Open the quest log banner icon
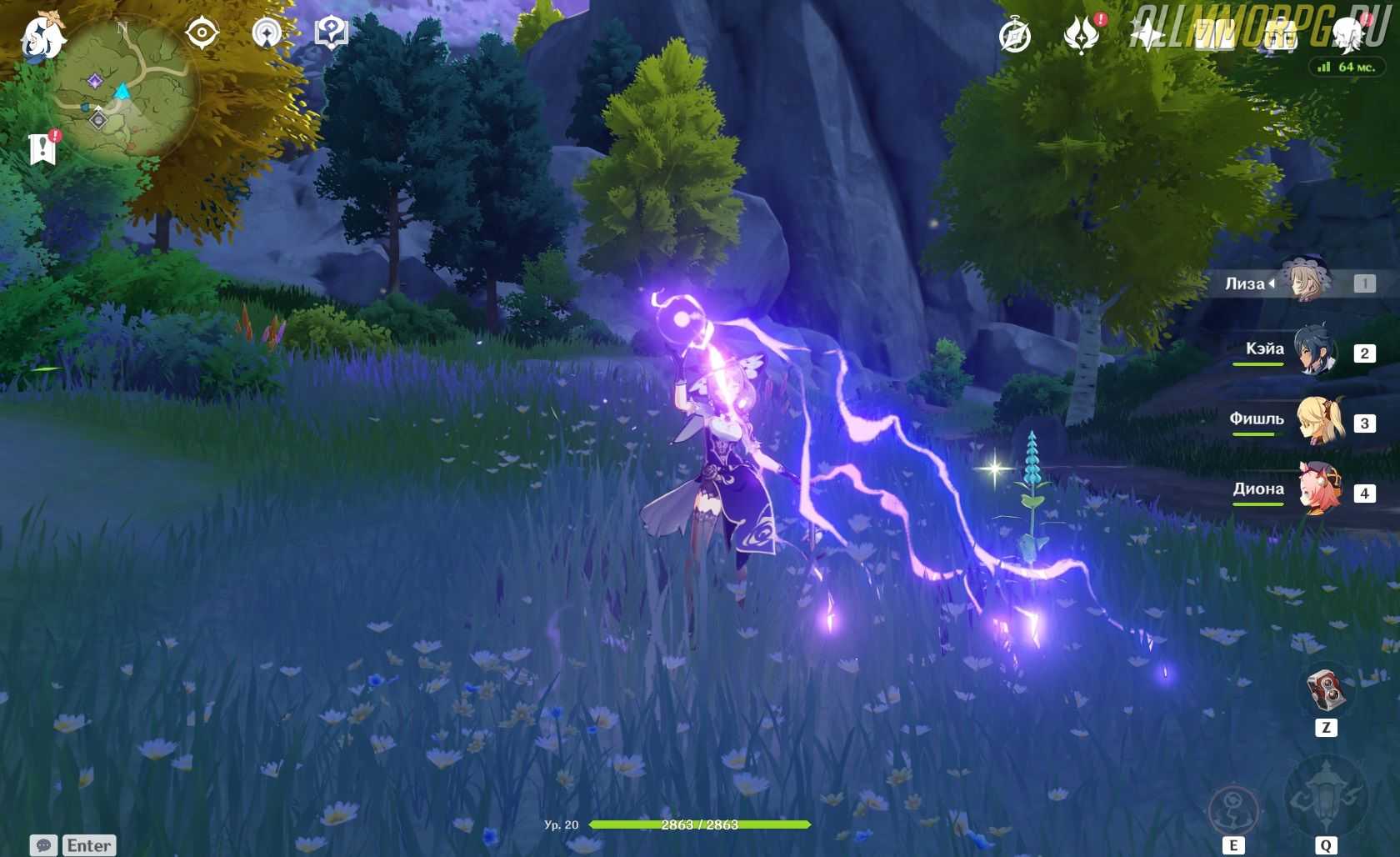Viewport: 1400px width, 857px height. (x=42, y=148)
